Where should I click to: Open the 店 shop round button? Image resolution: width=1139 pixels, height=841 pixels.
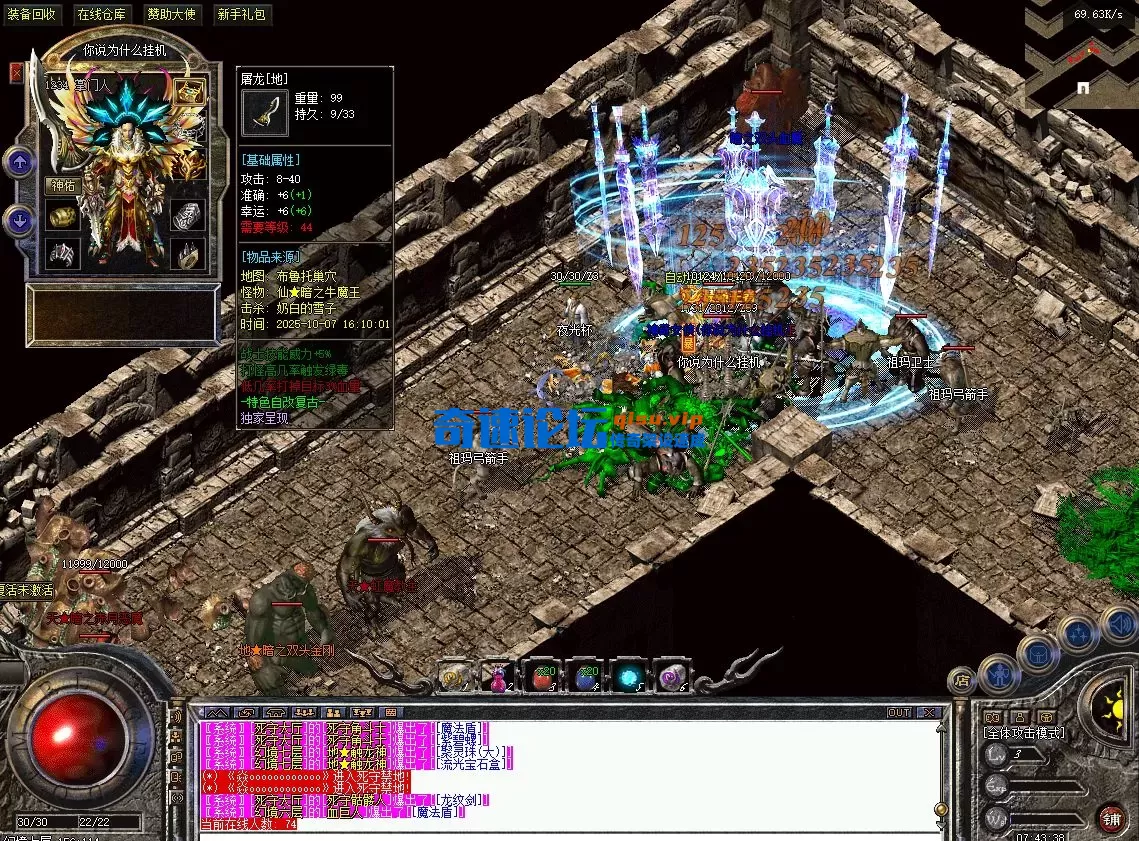(x=962, y=681)
